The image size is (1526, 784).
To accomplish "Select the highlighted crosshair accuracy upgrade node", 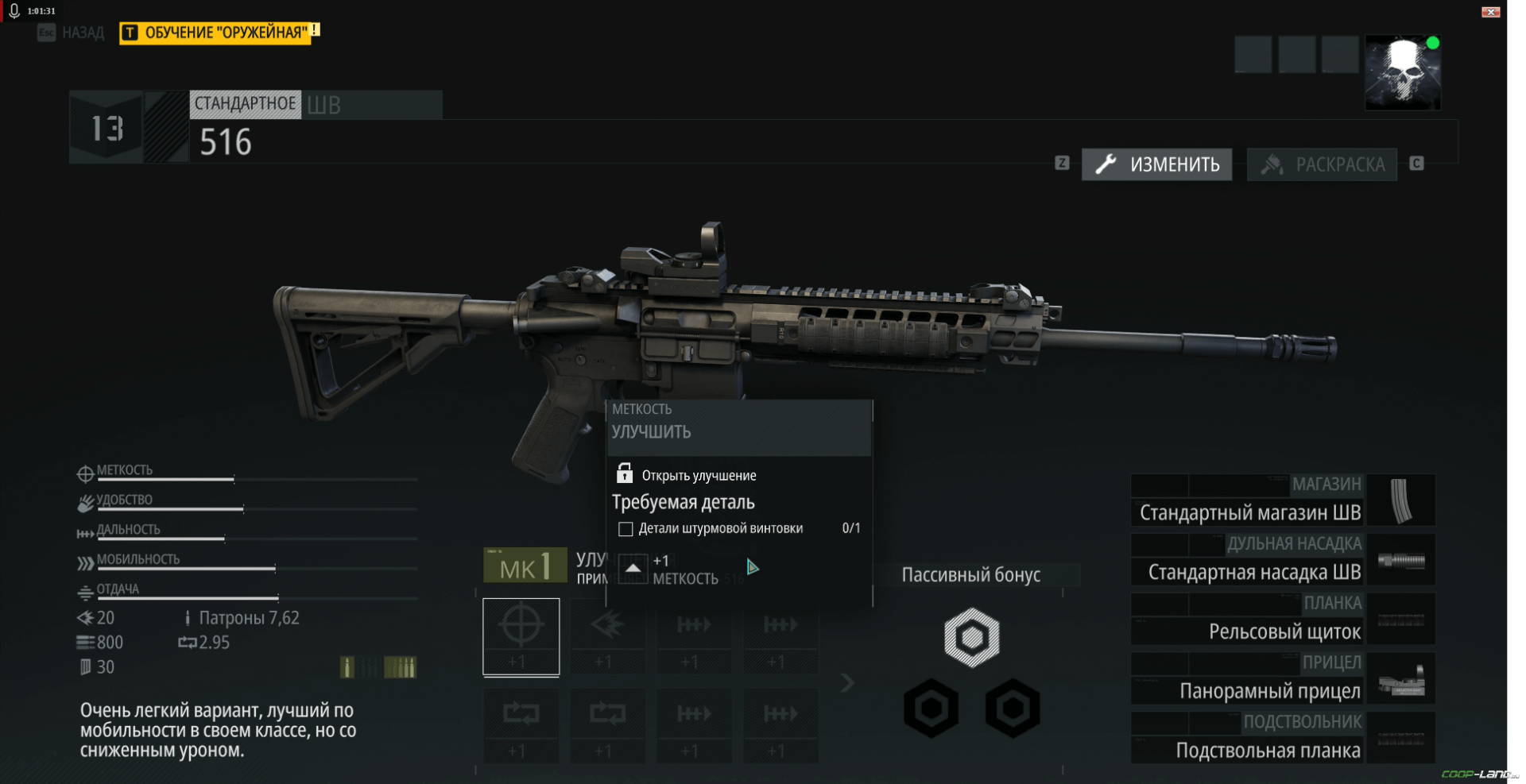I will [x=521, y=637].
